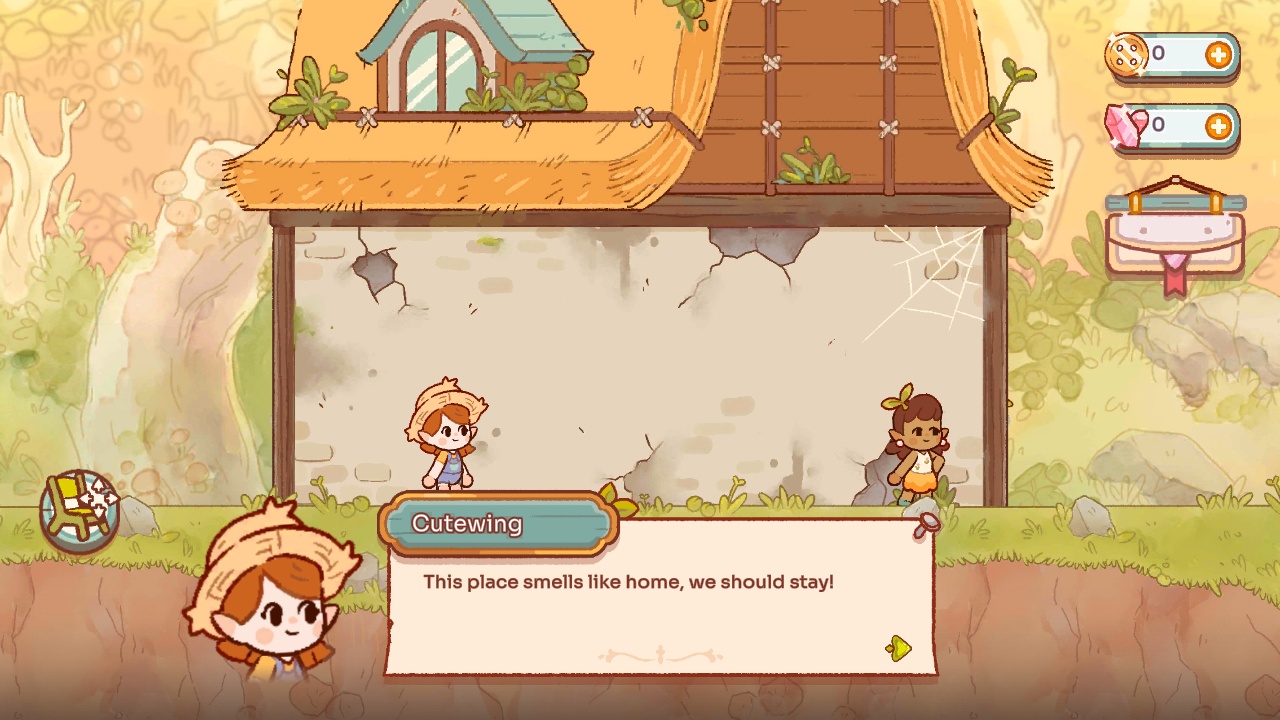Viewport: 1280px width, 720px height.
Task: Advance dialogue with the green arrow
Action: (x=898, y=649)
